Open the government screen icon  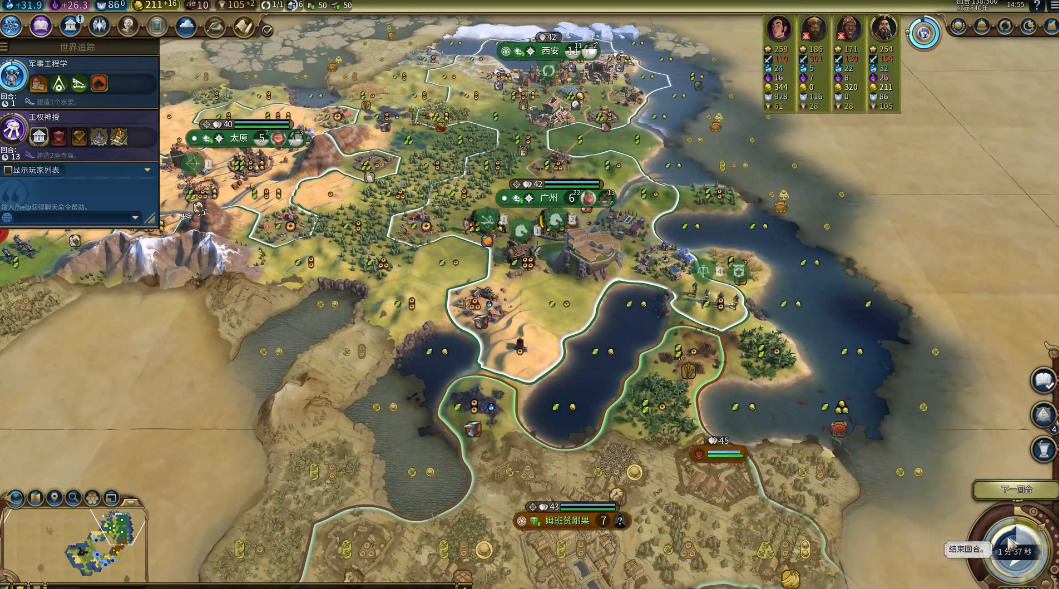[72, 26]
